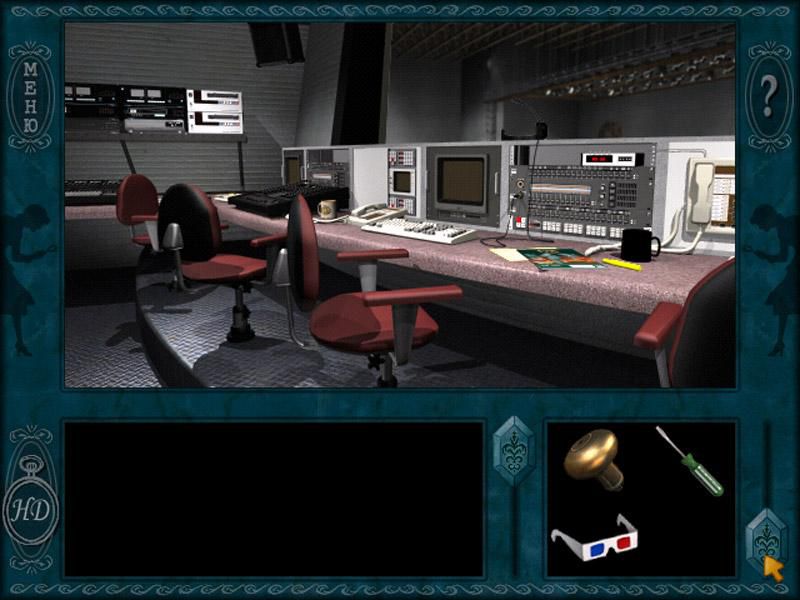Pick the green-handled screwdriver from inventory
Image resolution: width=800 pixels, height=600 pixels.
[x=690, y=460]
